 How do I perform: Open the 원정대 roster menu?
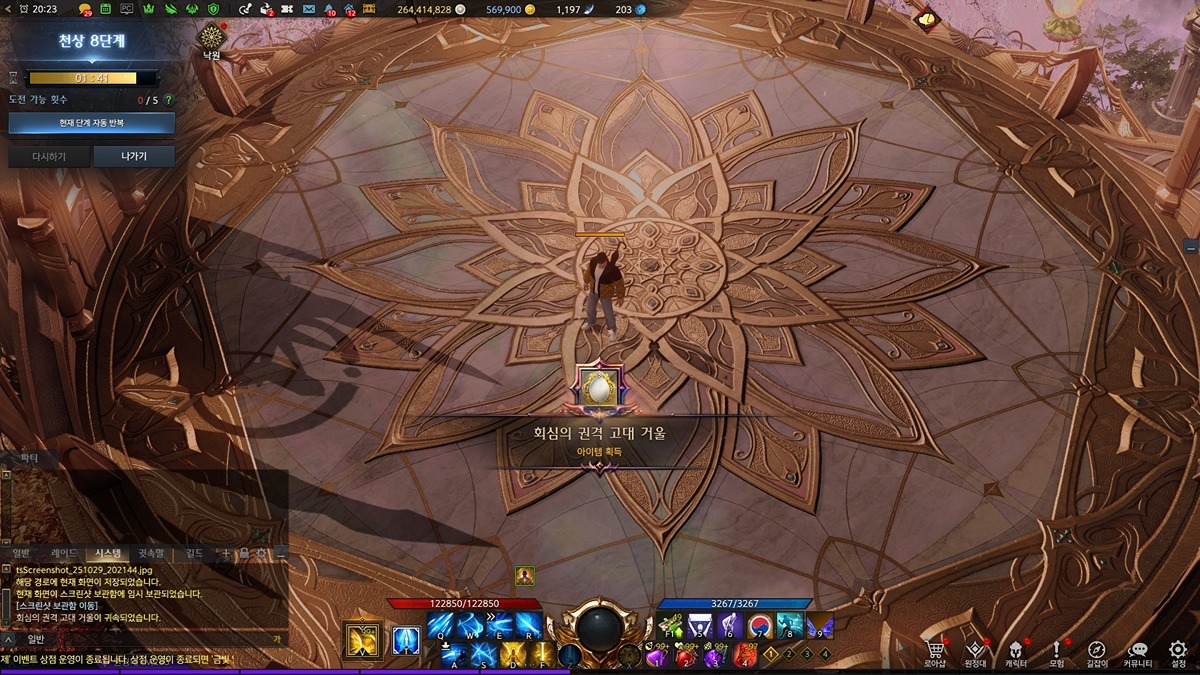coord(976,653)
